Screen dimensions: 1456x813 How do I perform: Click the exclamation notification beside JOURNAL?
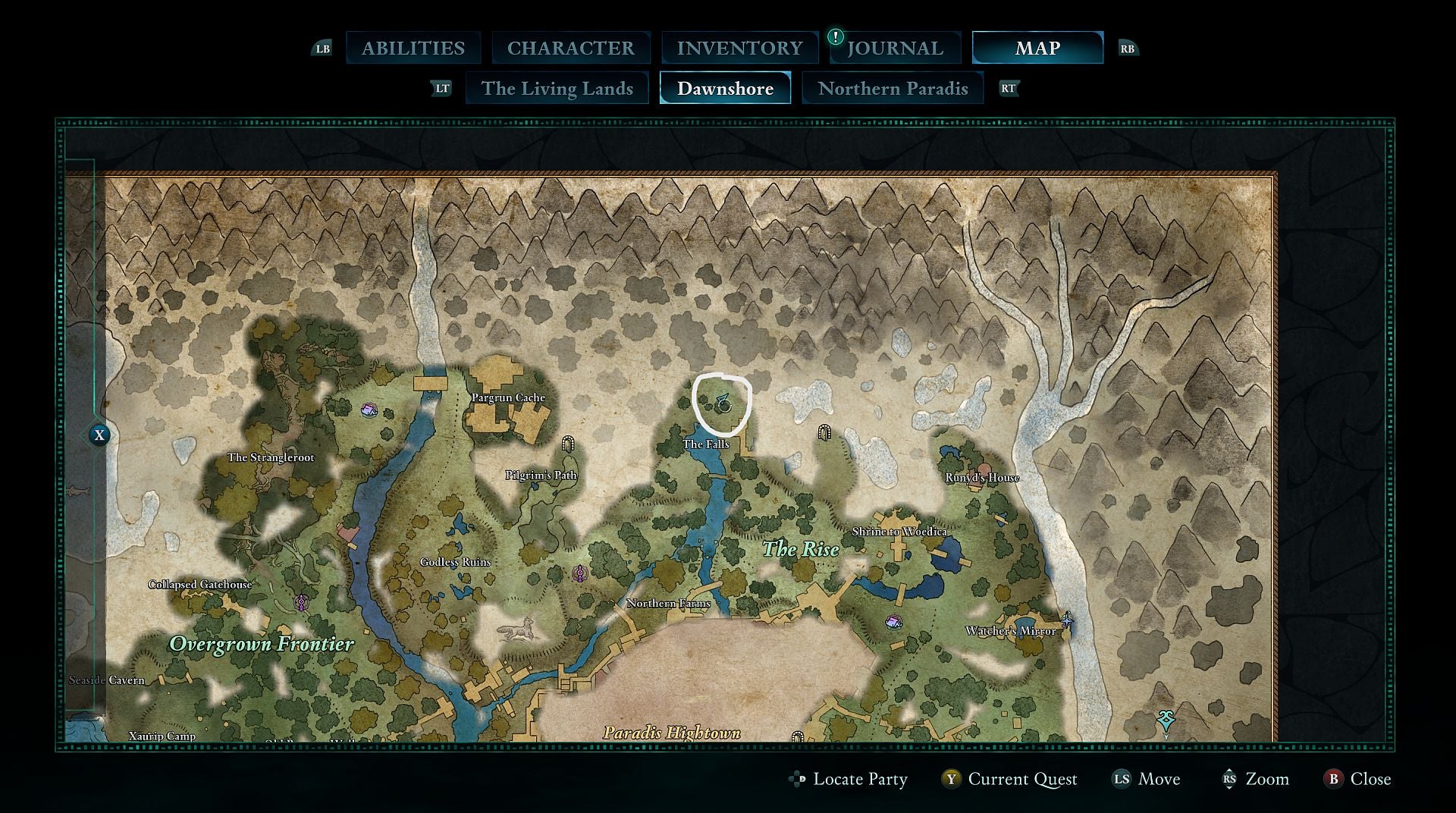(x=834, y=36)
